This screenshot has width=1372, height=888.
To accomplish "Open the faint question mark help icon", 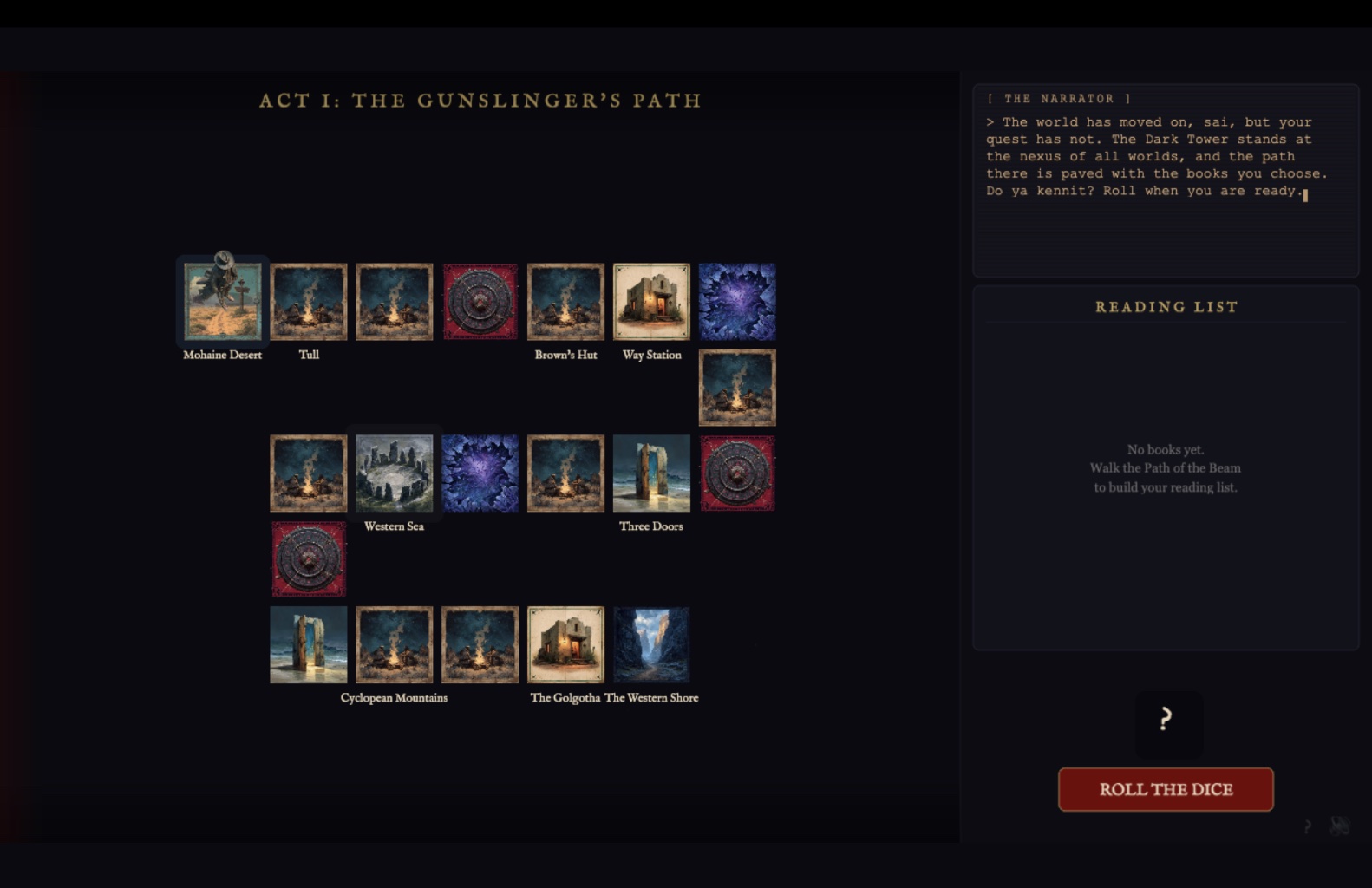I will click(1307, 826).
